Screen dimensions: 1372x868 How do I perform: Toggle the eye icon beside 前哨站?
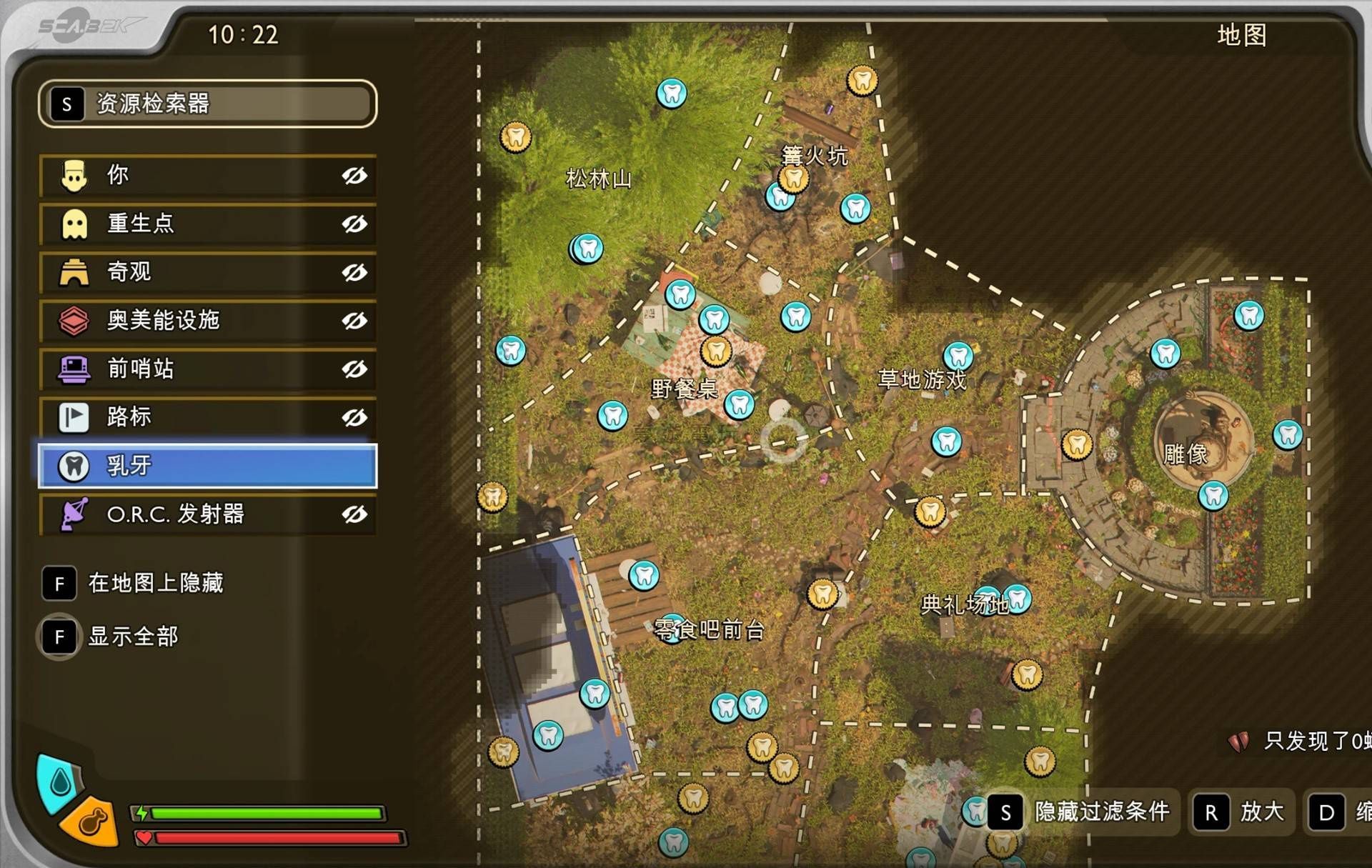tap(354, 369)
